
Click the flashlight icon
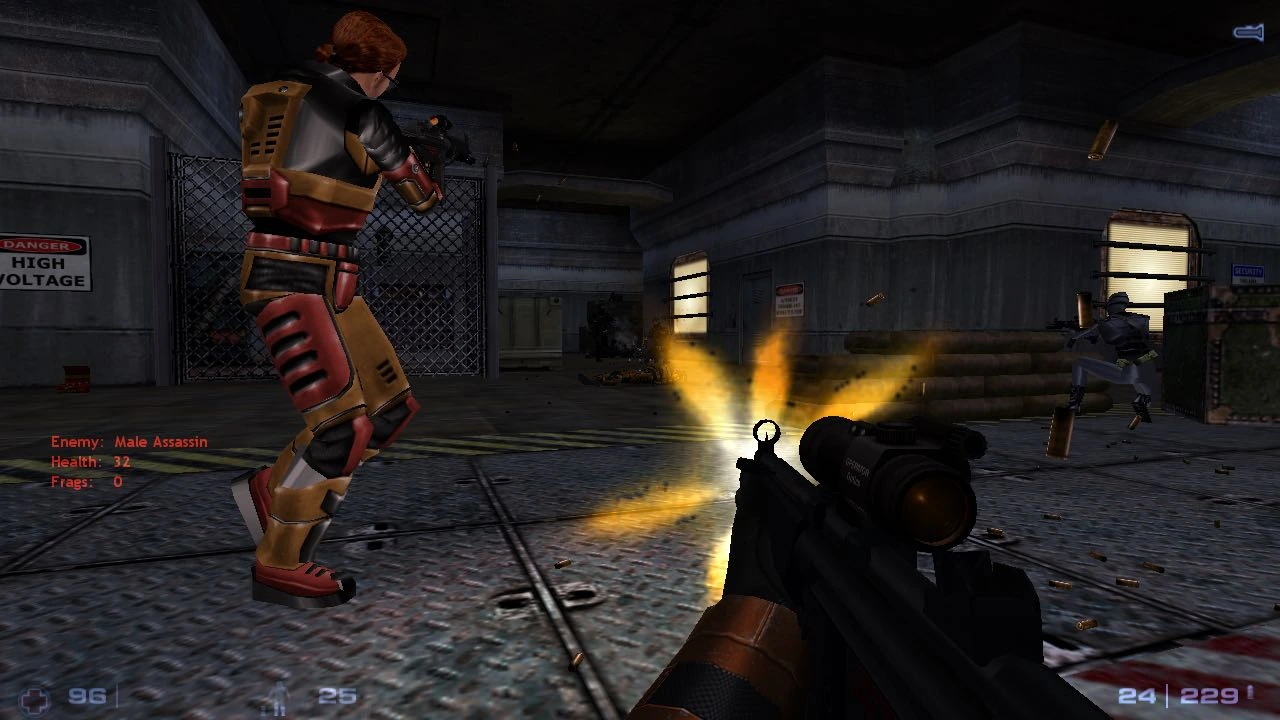click(x=1248, y=33)
